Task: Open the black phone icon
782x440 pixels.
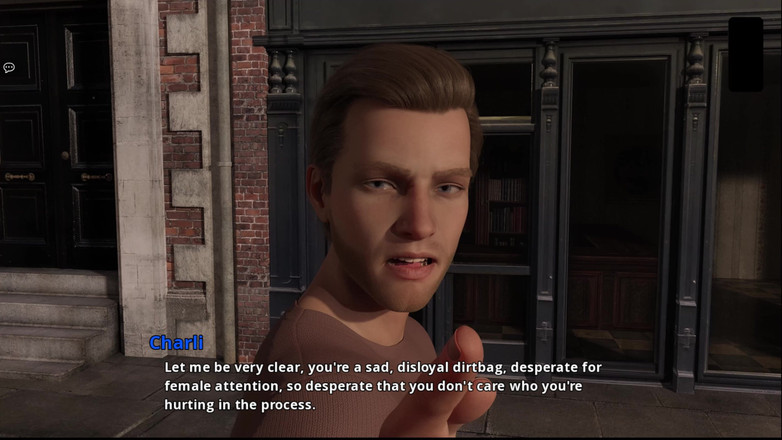Action: (745, 54)
